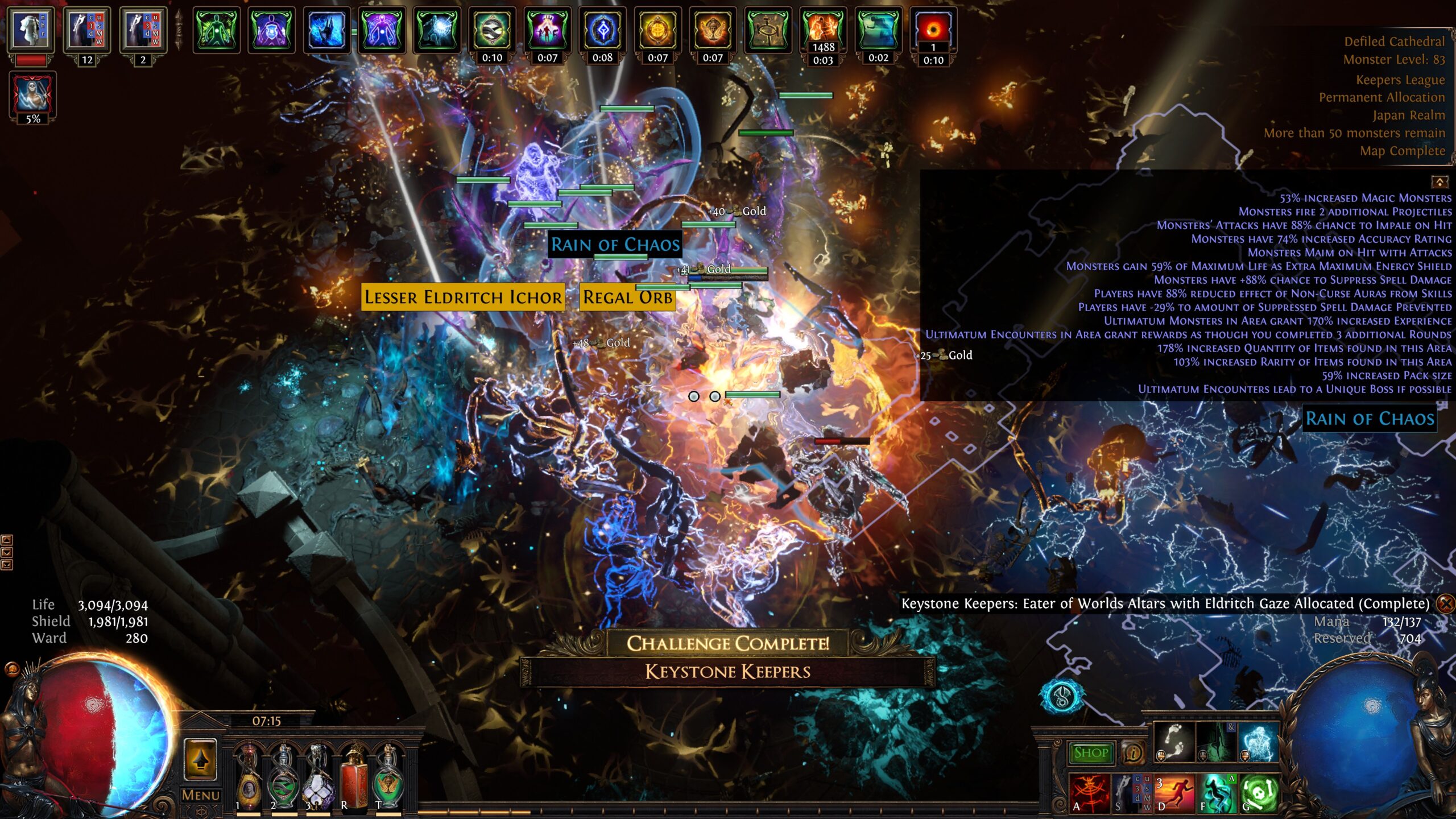Use the green liquid flask in slot 2

point(283,780)
